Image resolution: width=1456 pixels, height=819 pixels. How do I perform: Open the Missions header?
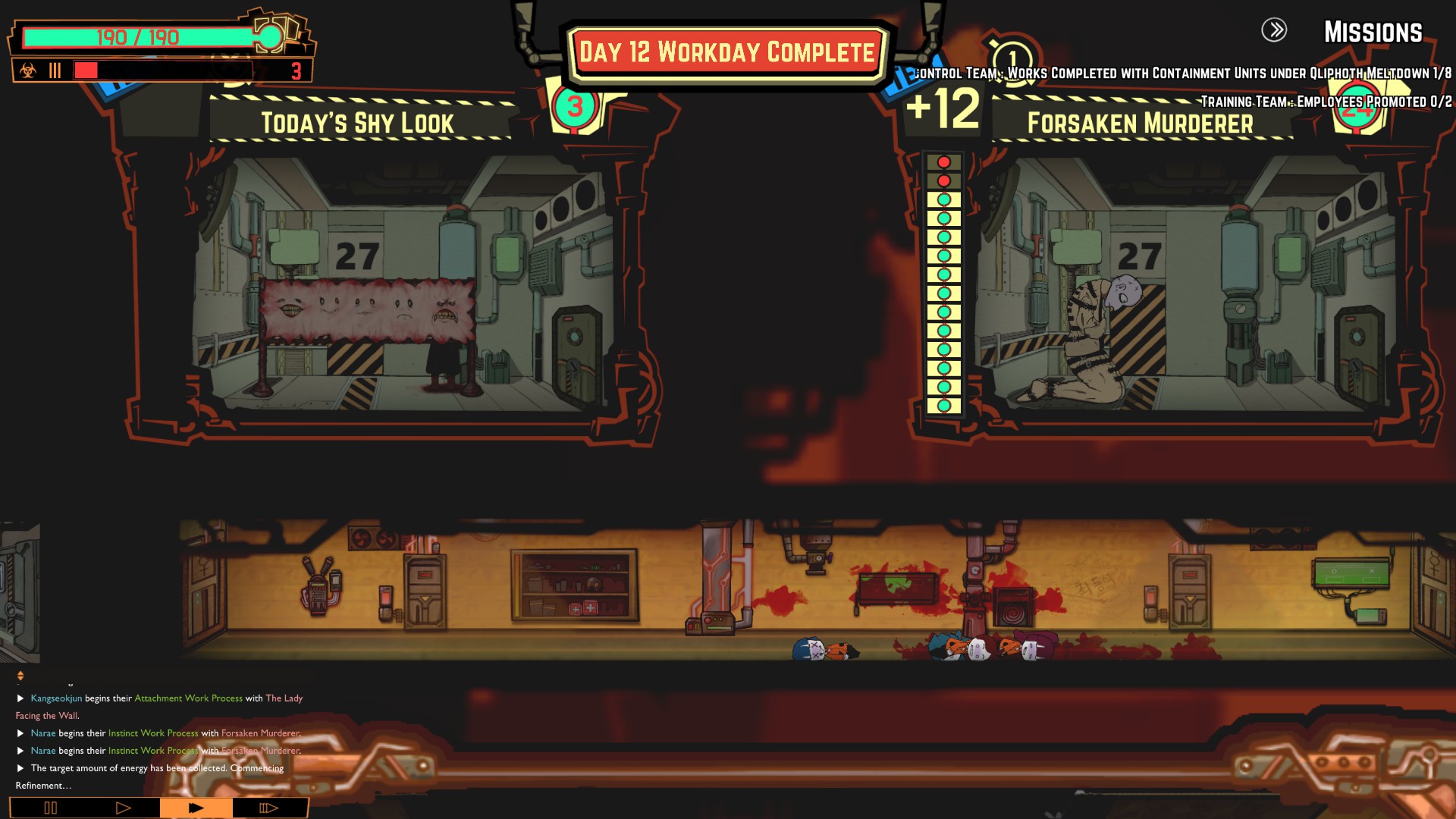[x=1373, y=32]
